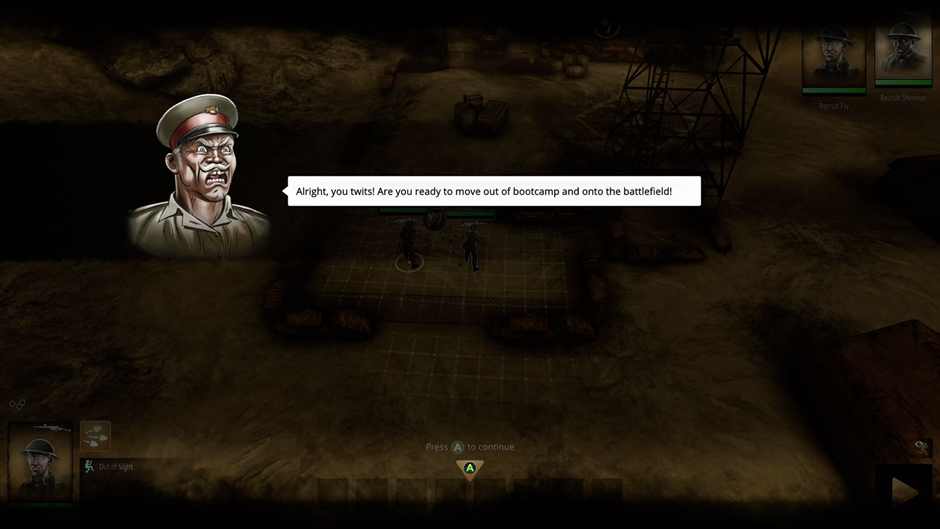Click the selected soldier portrait with rifle
940x529 pixels.
(40, 462)
